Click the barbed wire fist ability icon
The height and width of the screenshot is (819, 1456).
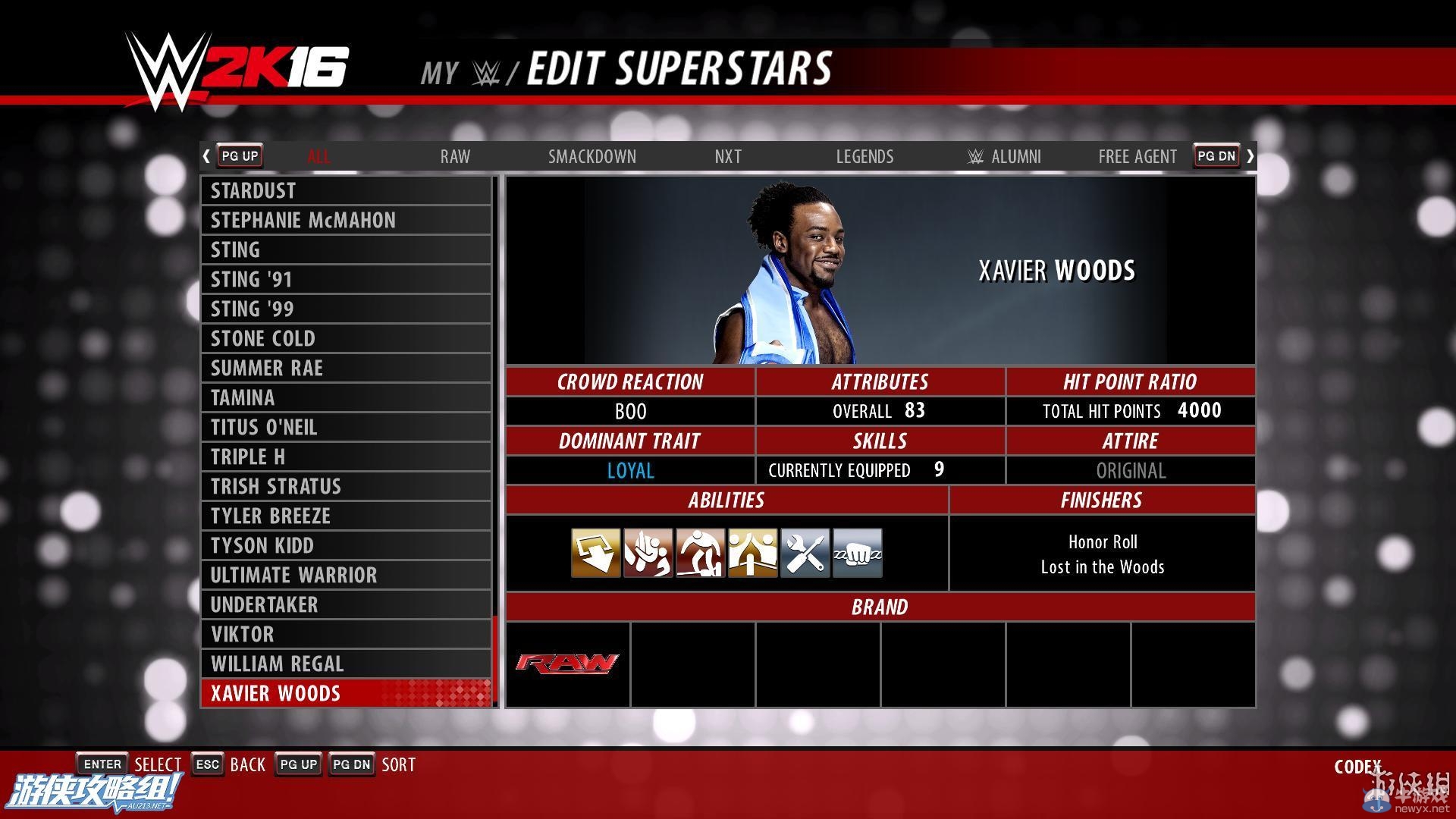click(856, 553)
